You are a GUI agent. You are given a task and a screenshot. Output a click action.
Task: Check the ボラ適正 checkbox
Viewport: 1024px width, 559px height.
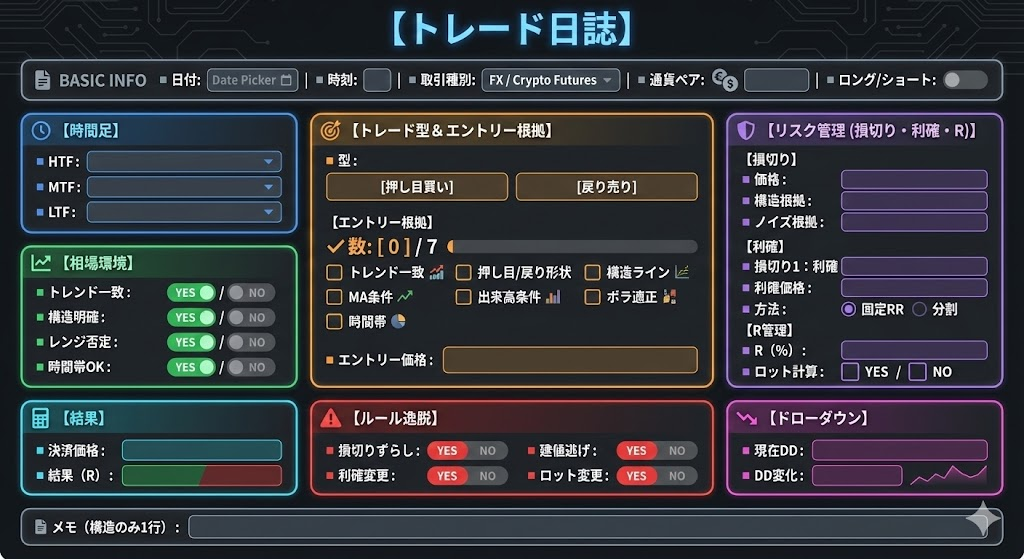click(x=593, y=297)
